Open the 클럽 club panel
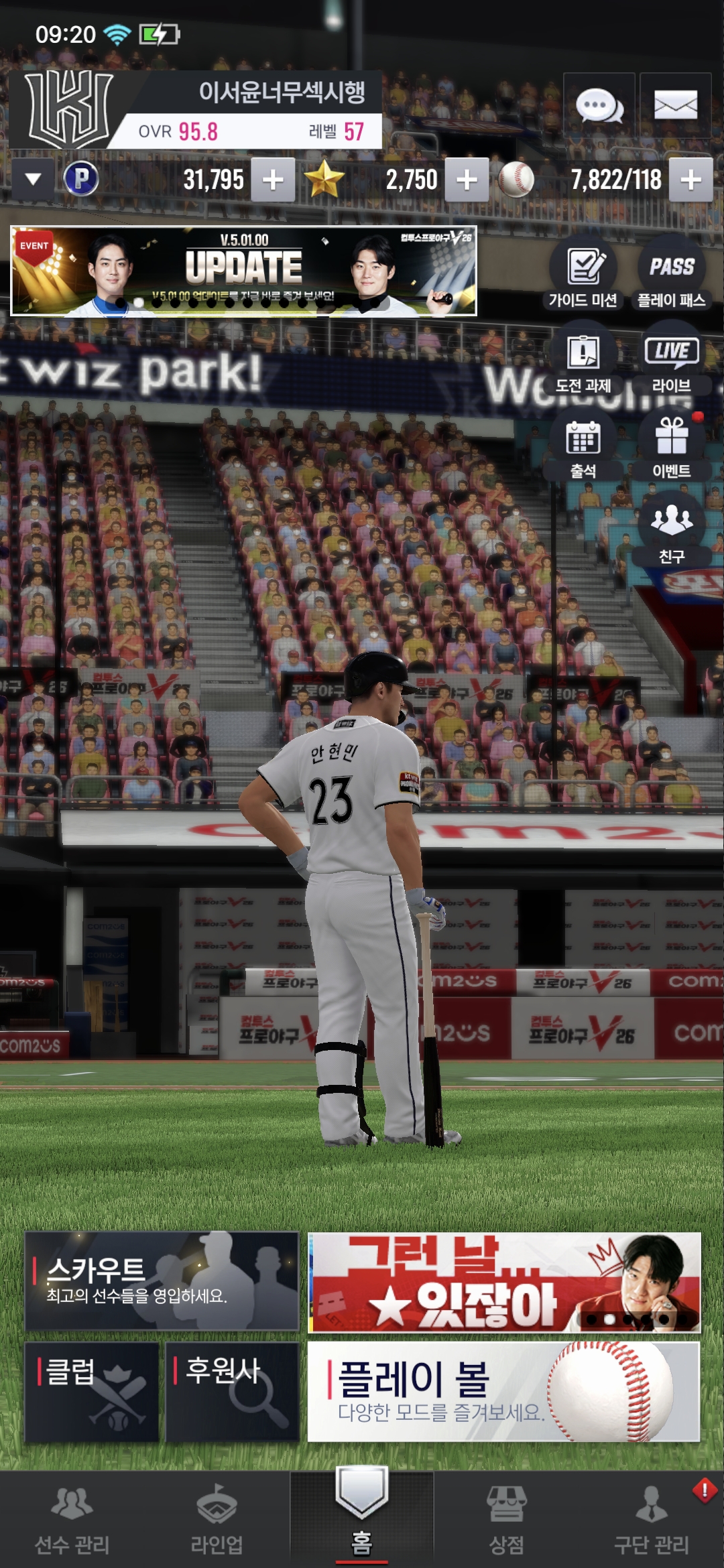This screenshot has height=1568, width=724. (x=92, y=1391)
